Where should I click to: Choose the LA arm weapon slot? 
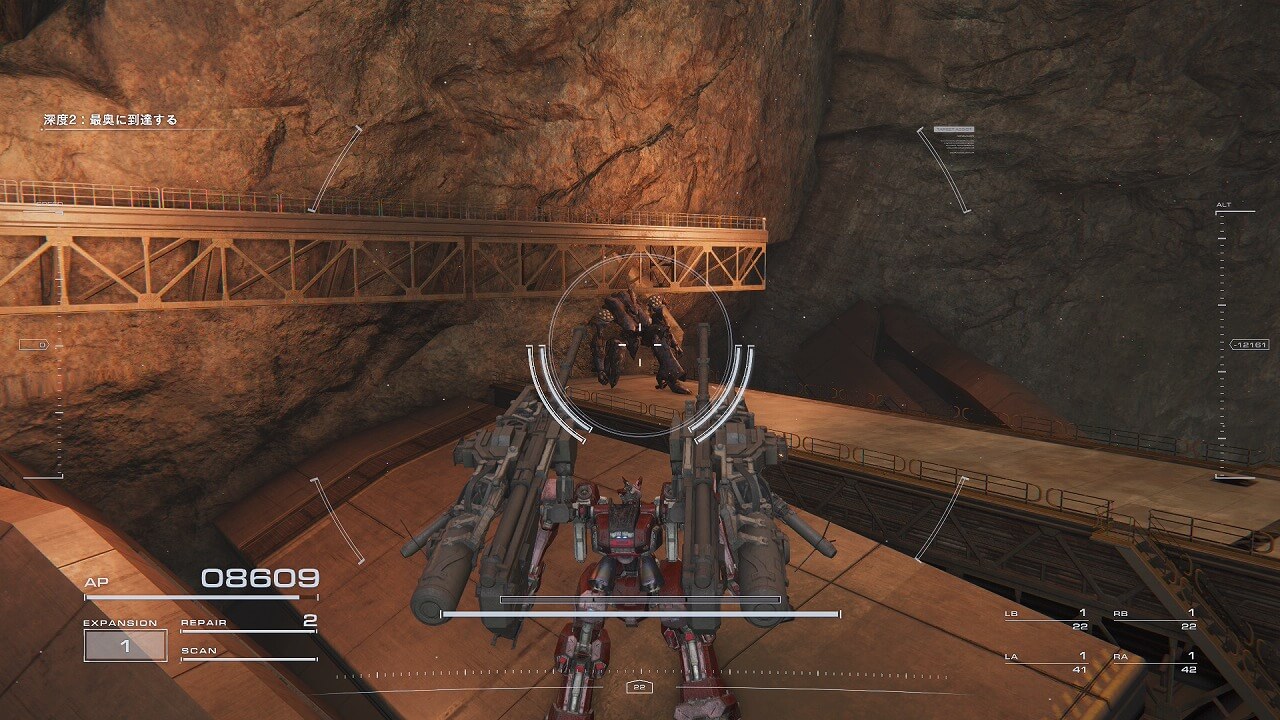pyautogui.click(x=1047, y=661)
